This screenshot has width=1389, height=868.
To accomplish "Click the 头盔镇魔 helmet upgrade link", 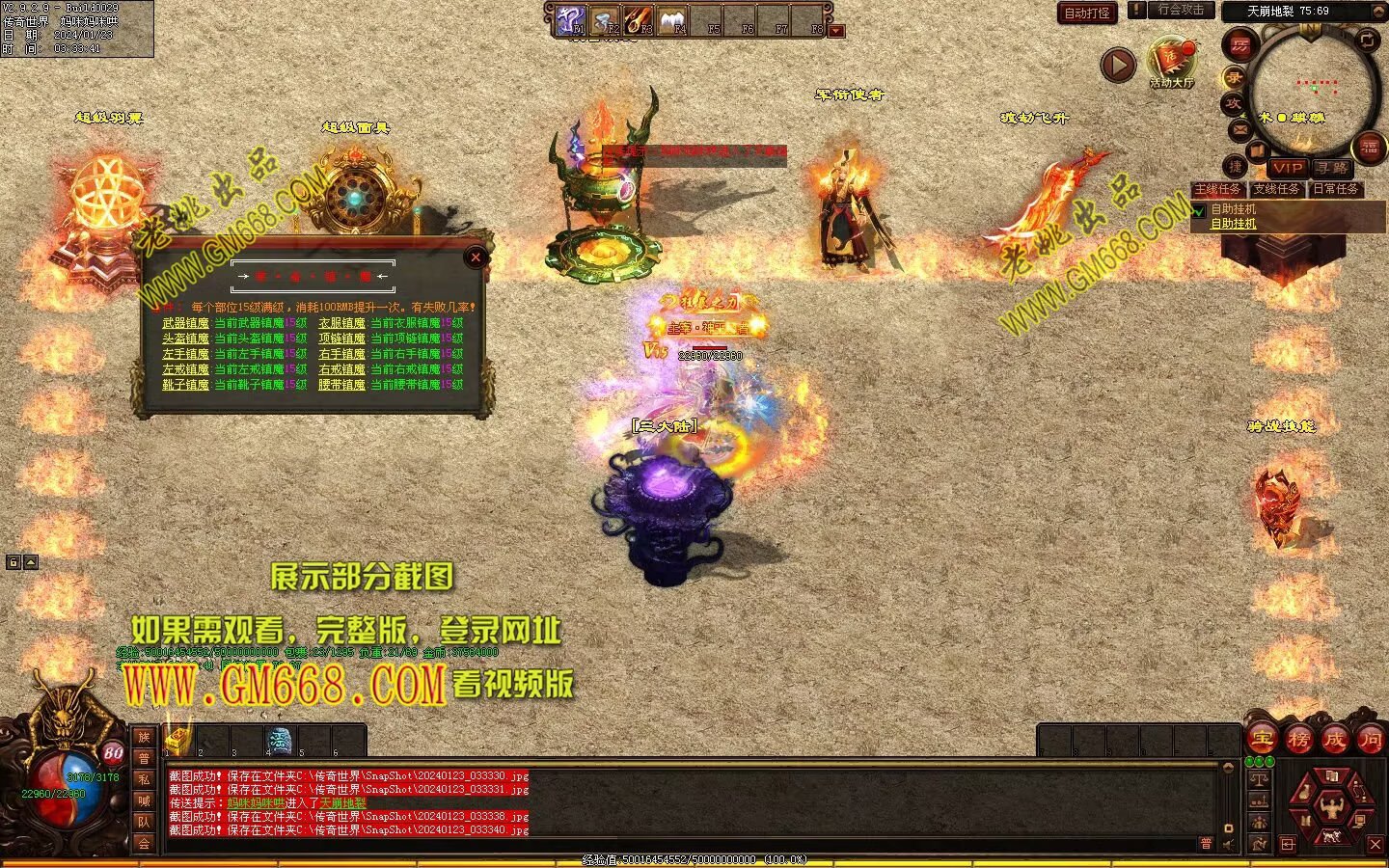I will click(185, 339).
